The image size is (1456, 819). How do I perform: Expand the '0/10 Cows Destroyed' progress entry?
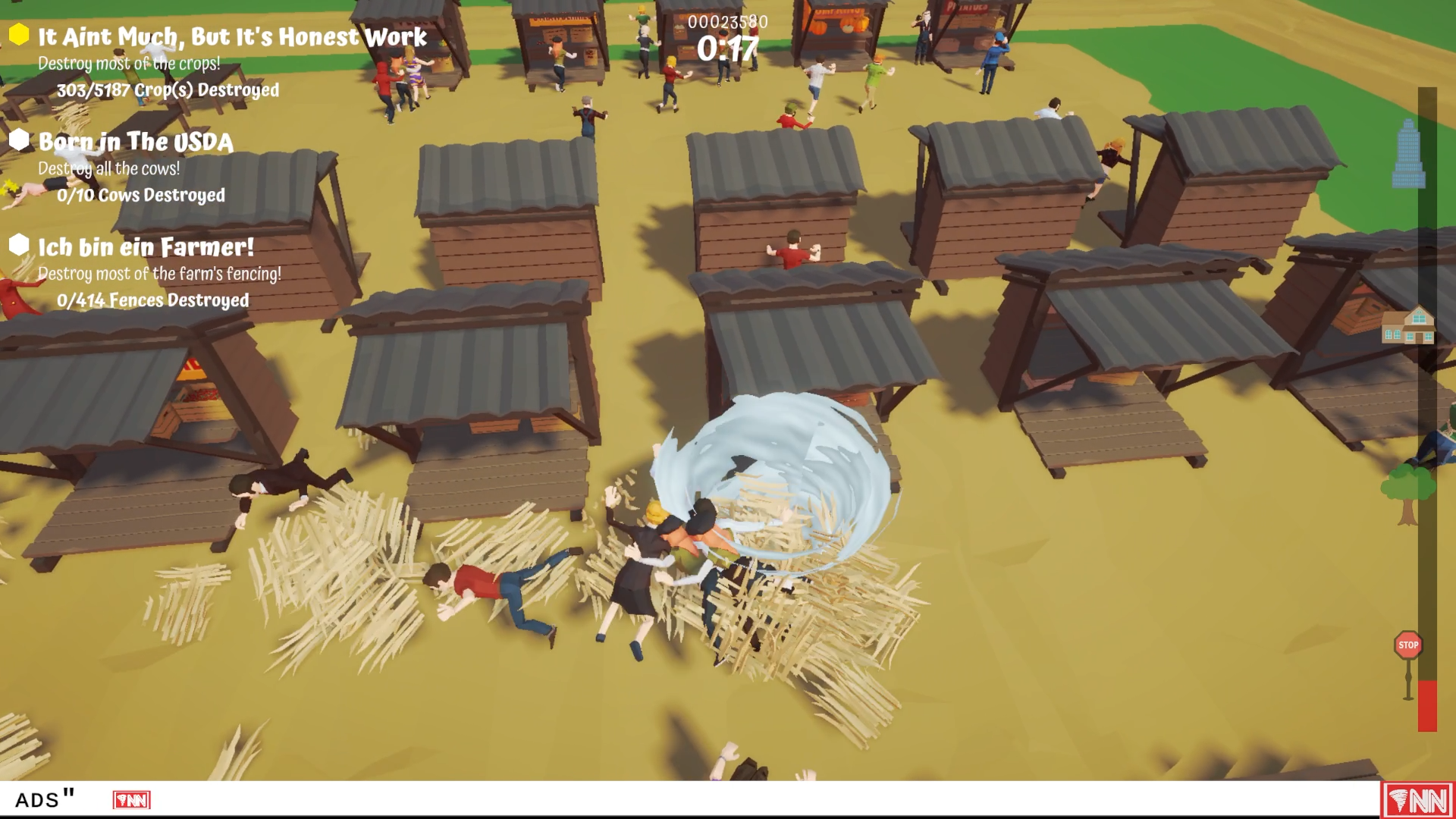coord(140,195)
